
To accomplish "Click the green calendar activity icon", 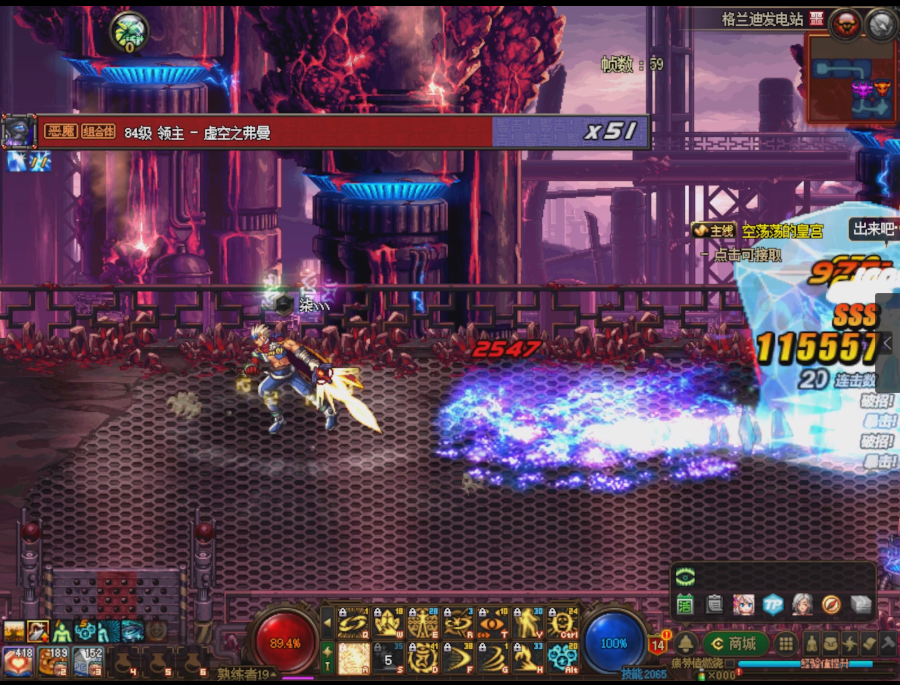I will pyautogui.click(x=685, y=604).
